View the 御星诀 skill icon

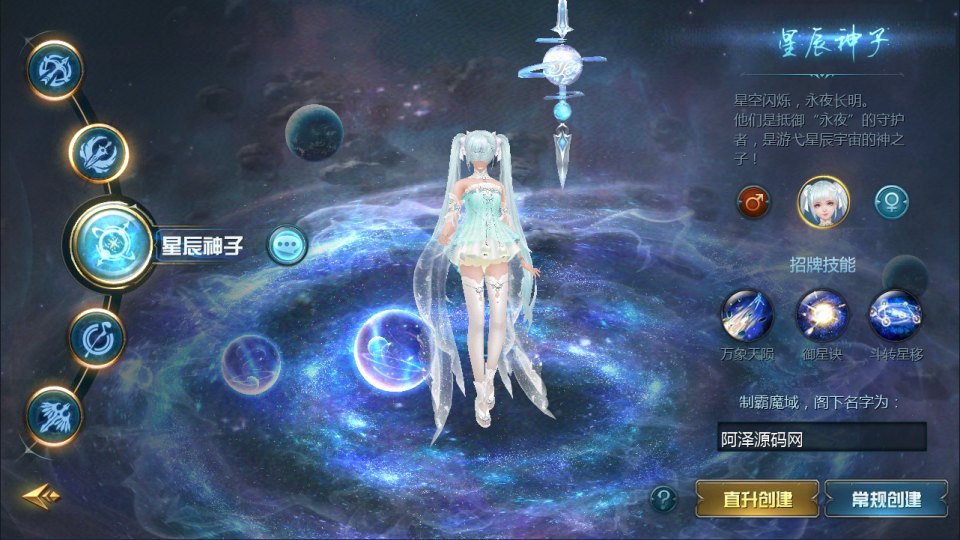point(820,314)
